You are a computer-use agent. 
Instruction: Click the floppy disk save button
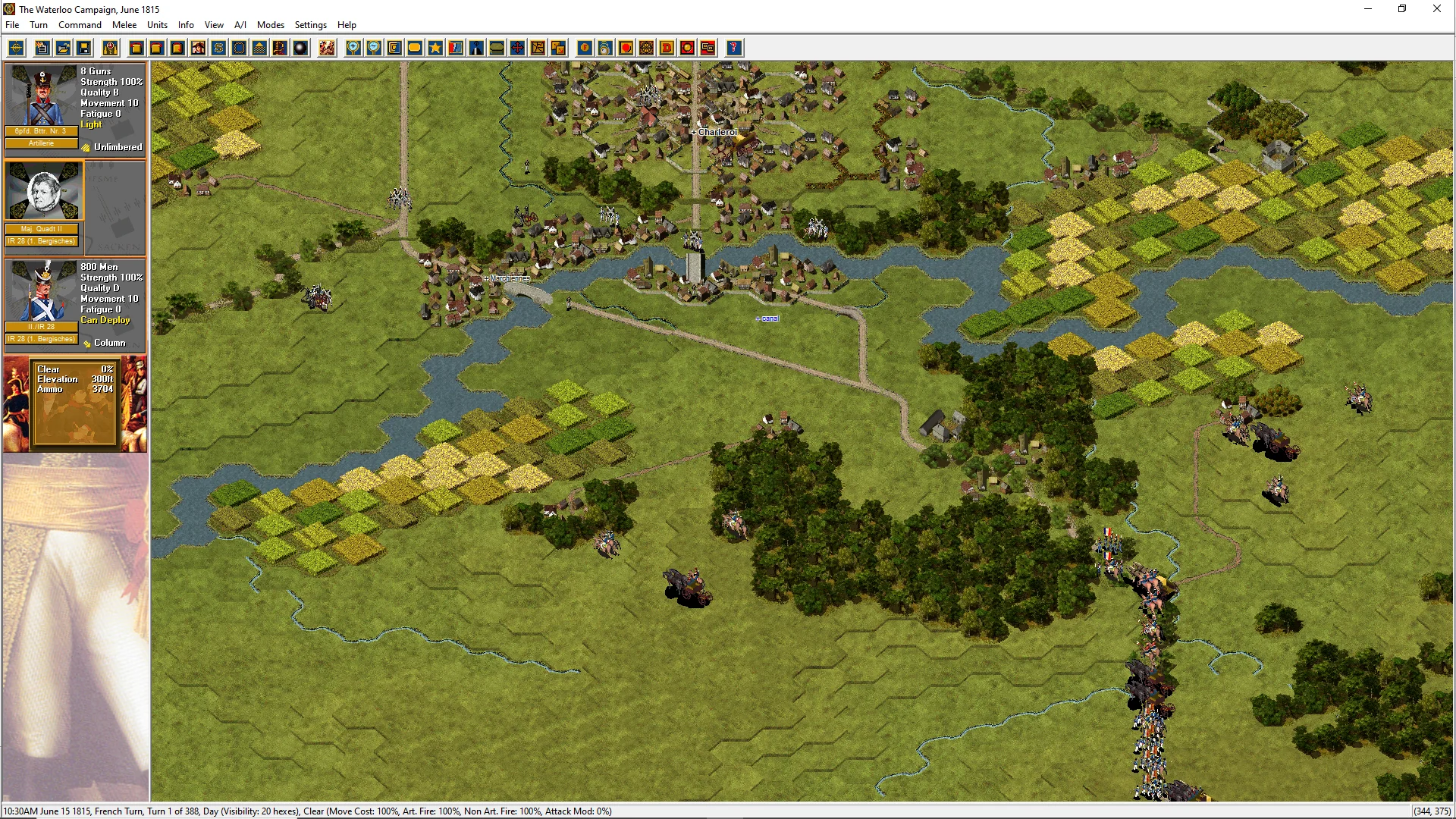click(84, 49)
